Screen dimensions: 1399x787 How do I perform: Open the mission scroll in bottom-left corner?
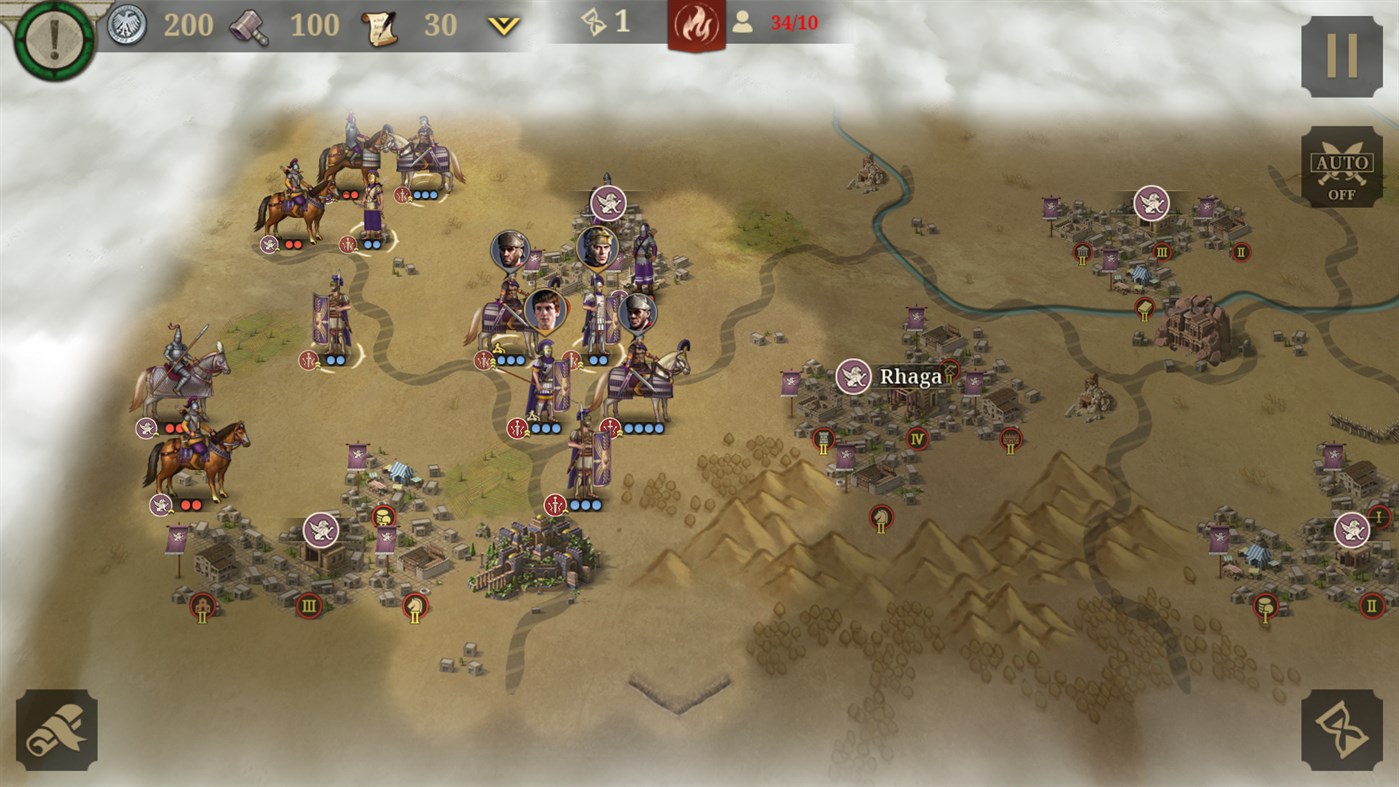[57, 728]
